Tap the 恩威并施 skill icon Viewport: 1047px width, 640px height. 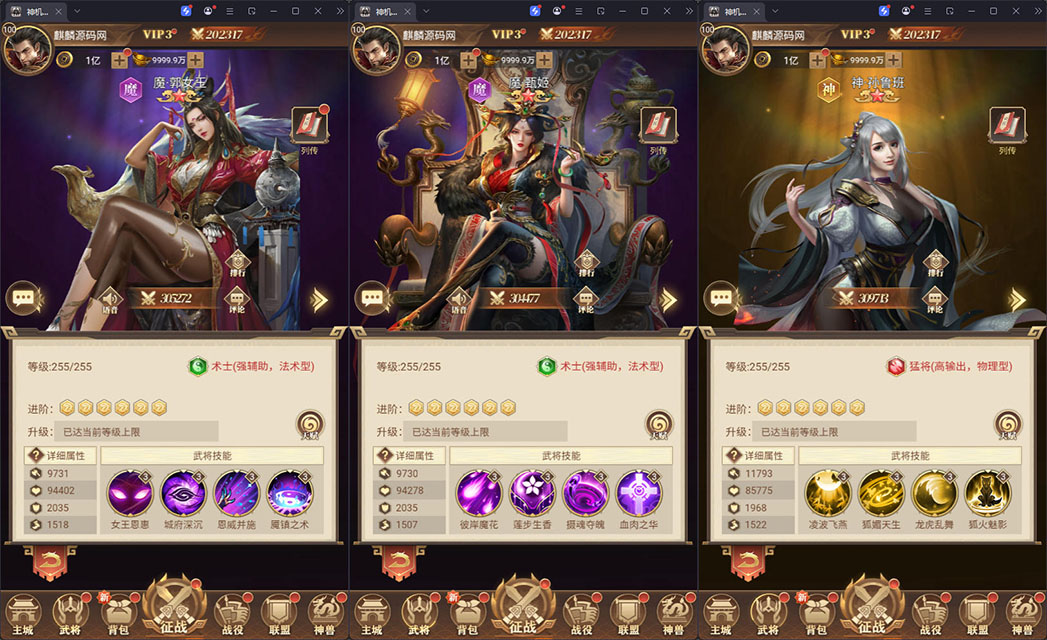coord(237,492)
